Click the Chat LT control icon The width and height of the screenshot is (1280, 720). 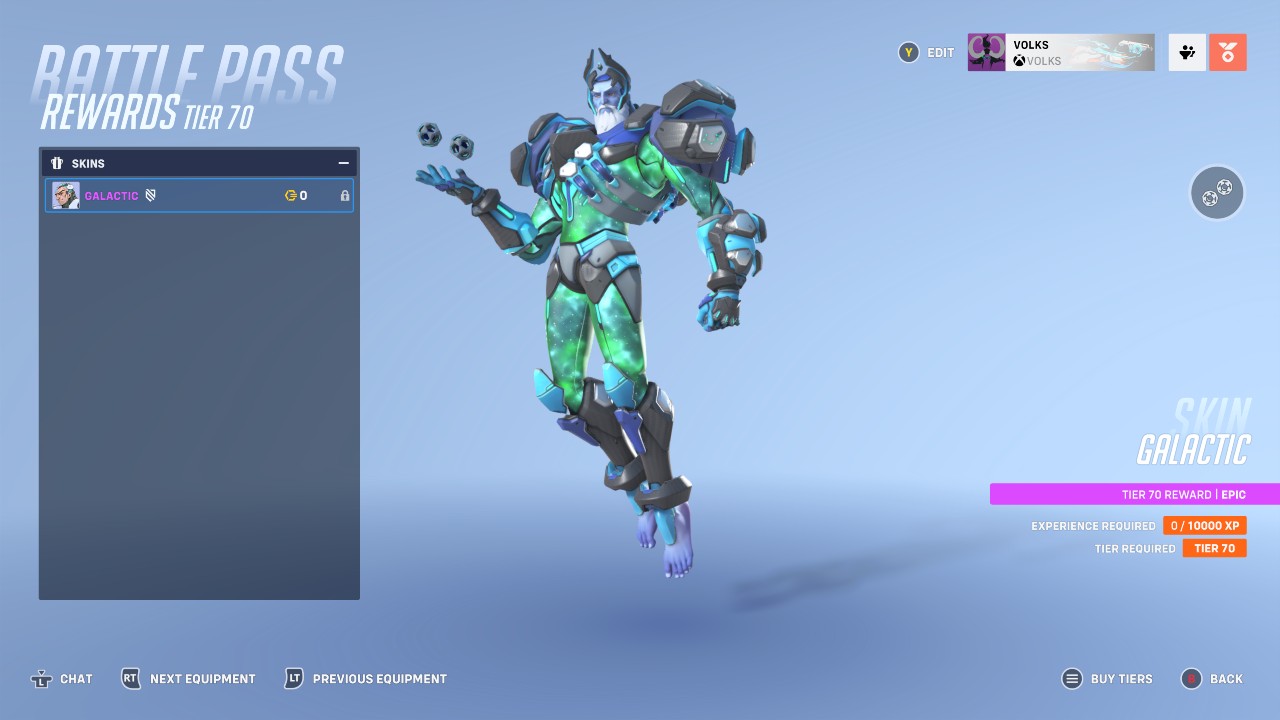40,678
